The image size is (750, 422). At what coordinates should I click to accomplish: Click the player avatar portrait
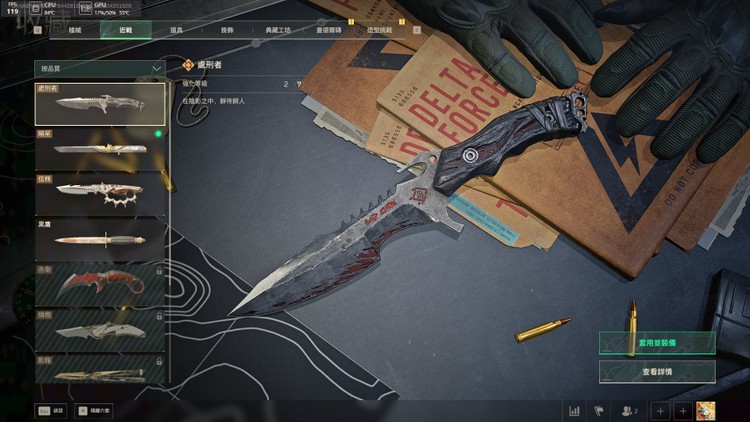[707, 410]
